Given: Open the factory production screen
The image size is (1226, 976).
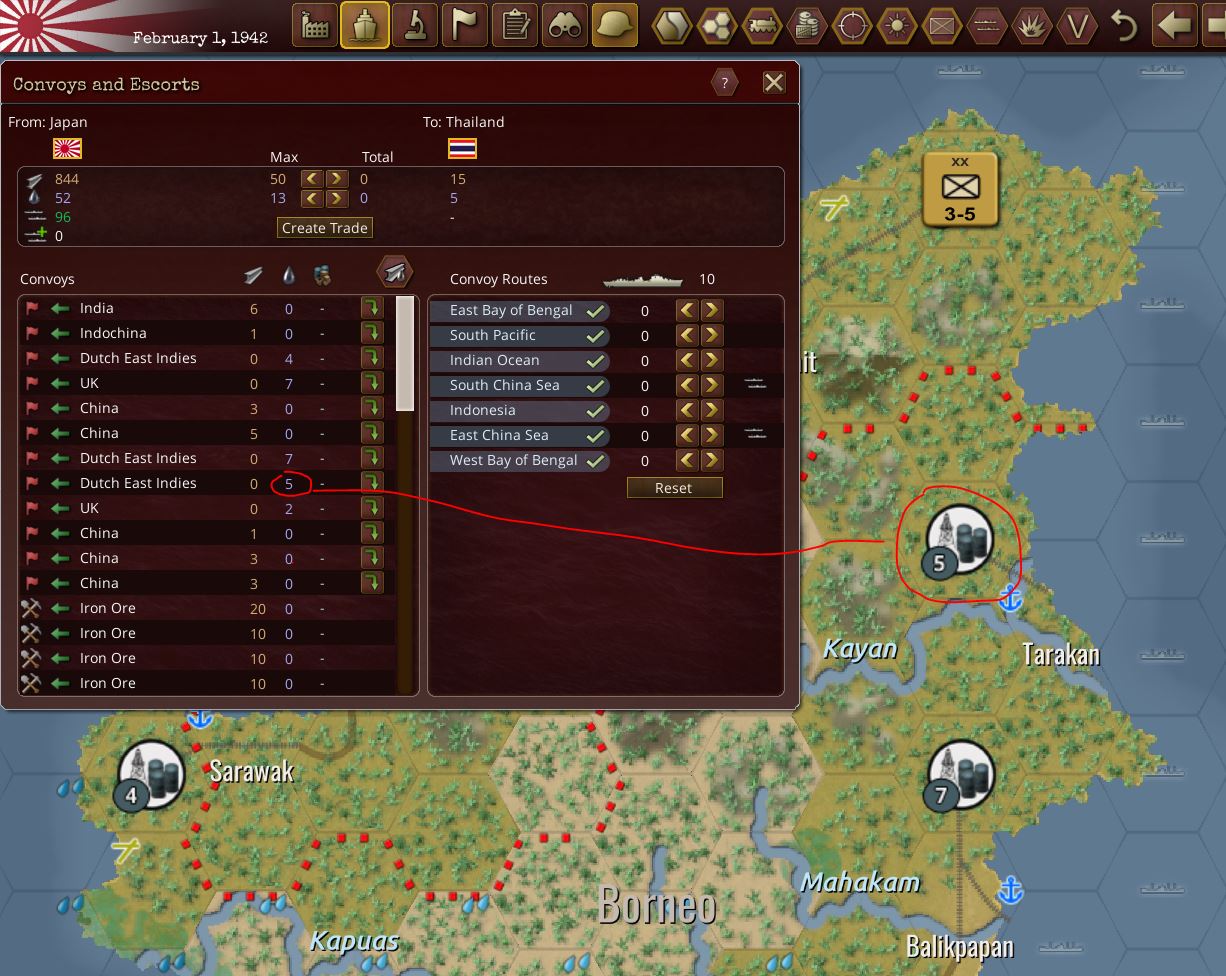Looking at the screenshot, I should click(x=315, y=26).
